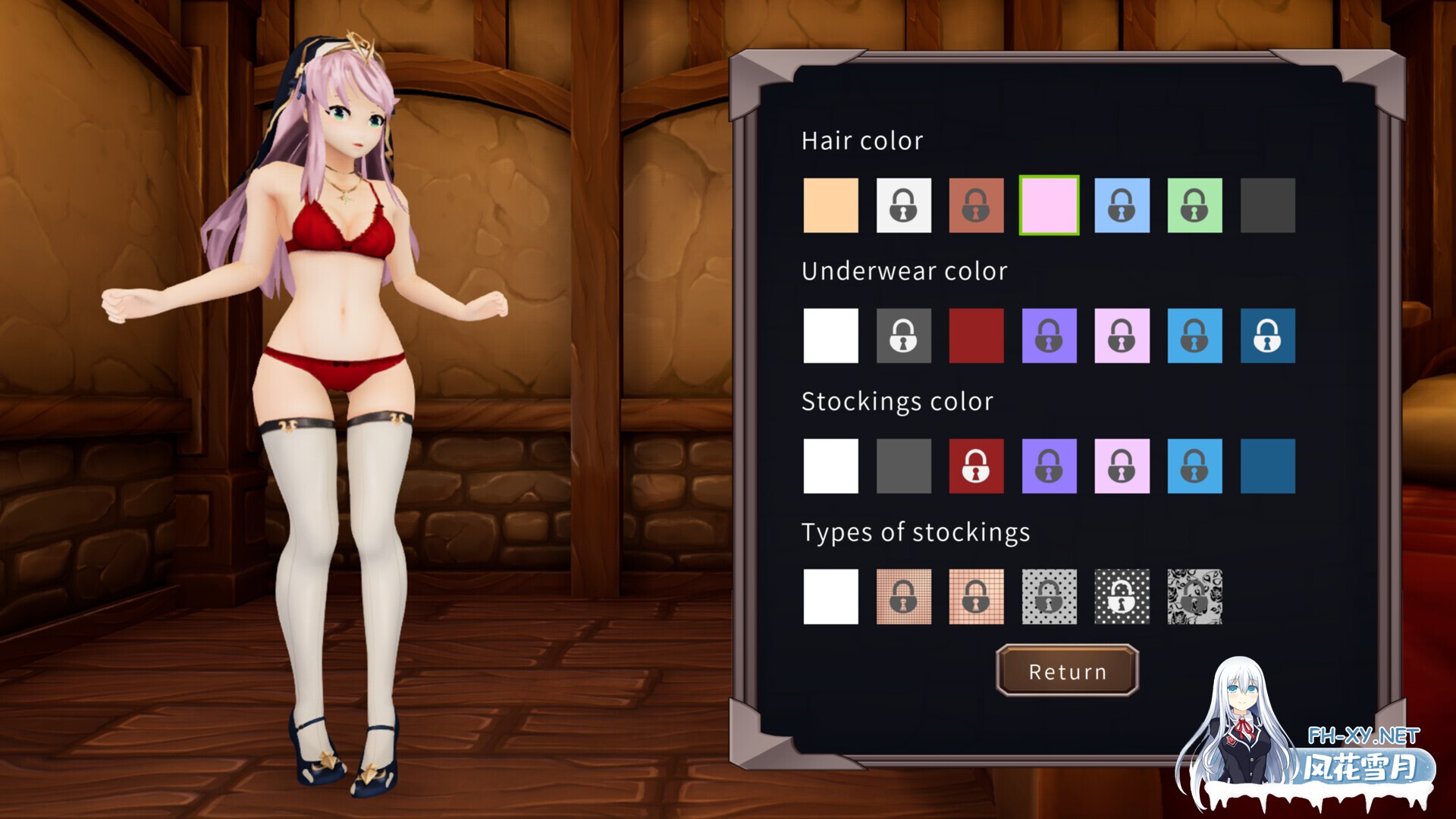The width and height of the screenshot is (1456, 819).
Task: Unlock the red stockings color
Action: coord(976,466)
